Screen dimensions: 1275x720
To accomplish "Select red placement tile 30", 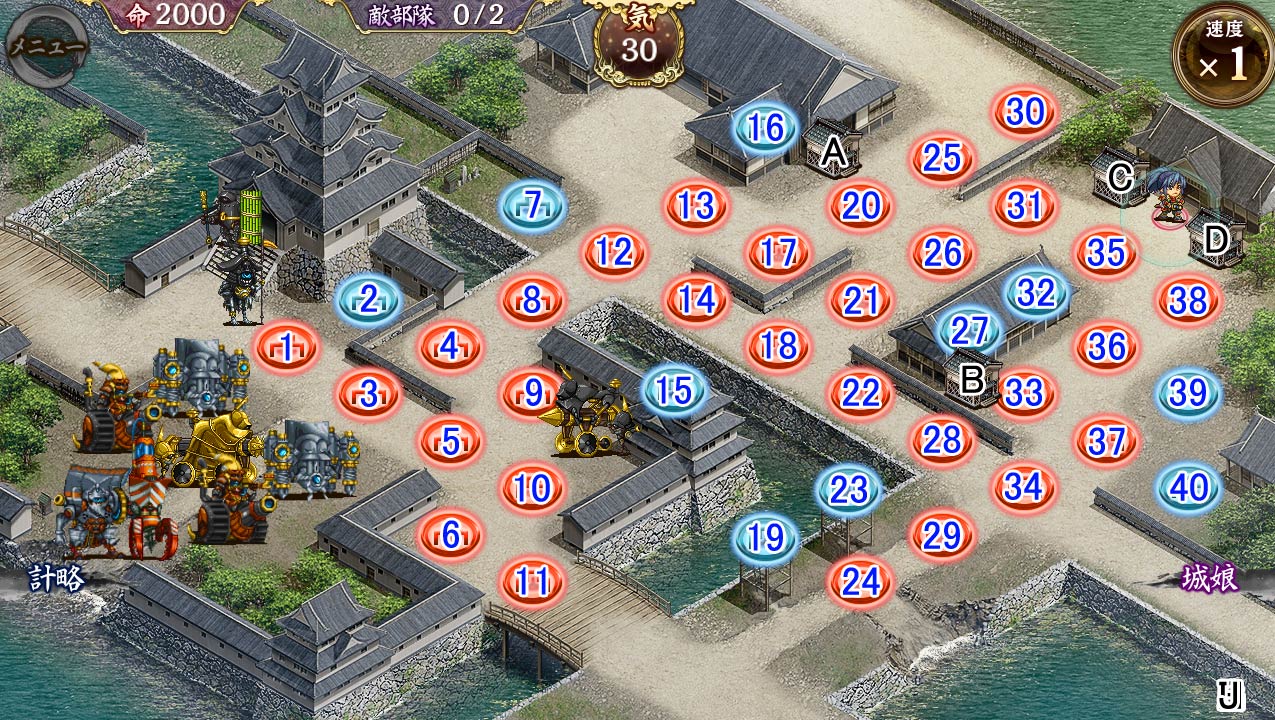I will [x=1025, y=112].
